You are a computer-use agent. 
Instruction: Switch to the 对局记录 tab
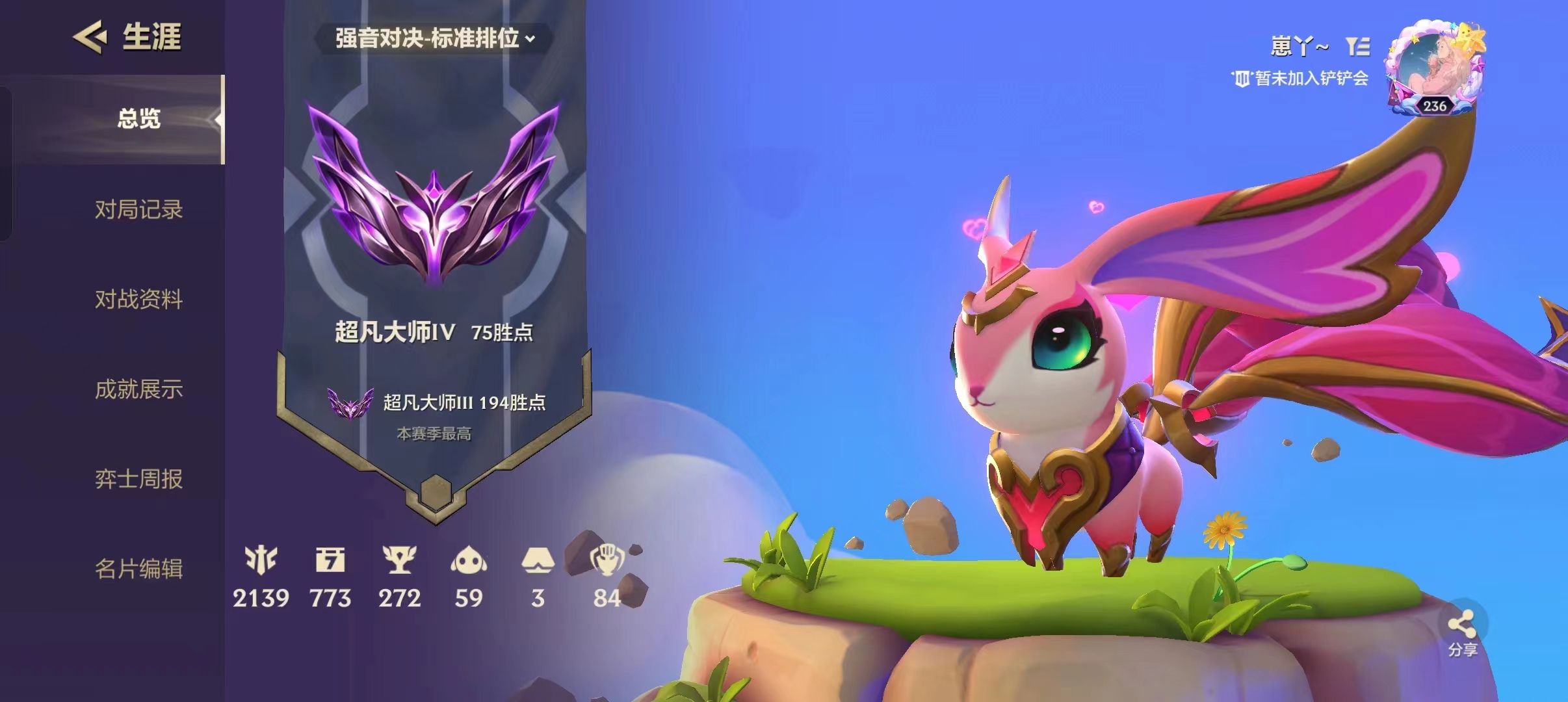[x=138, y=210]
